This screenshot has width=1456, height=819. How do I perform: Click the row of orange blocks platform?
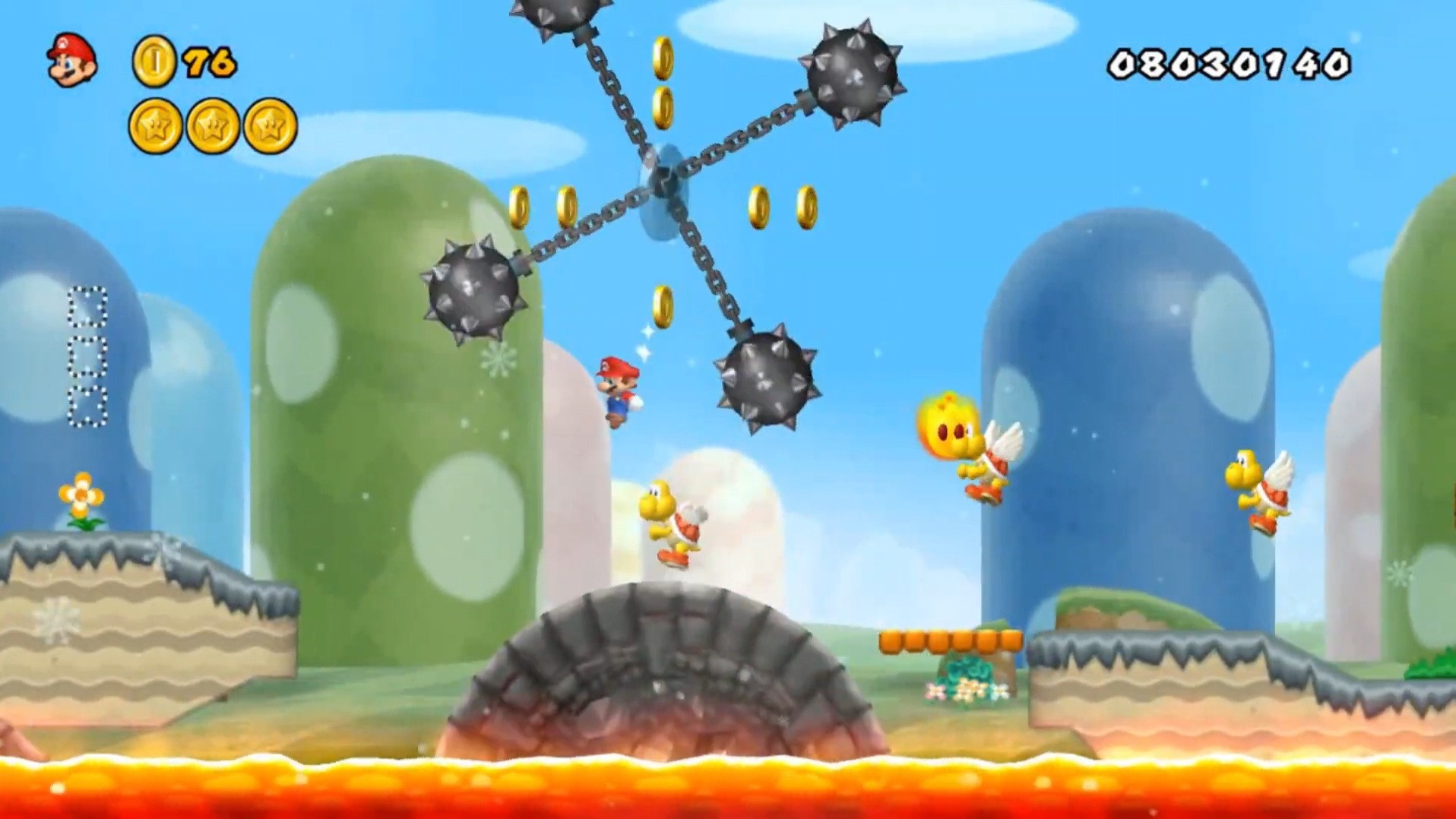coord(950,642)
